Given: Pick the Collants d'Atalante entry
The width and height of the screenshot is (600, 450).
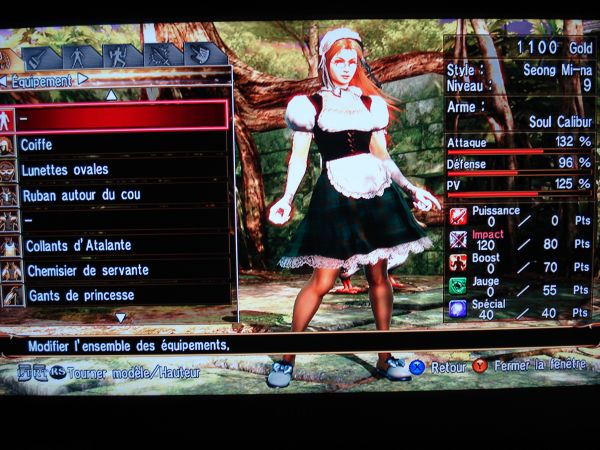Looking at the screenshot, I should (x=118, y=245).
